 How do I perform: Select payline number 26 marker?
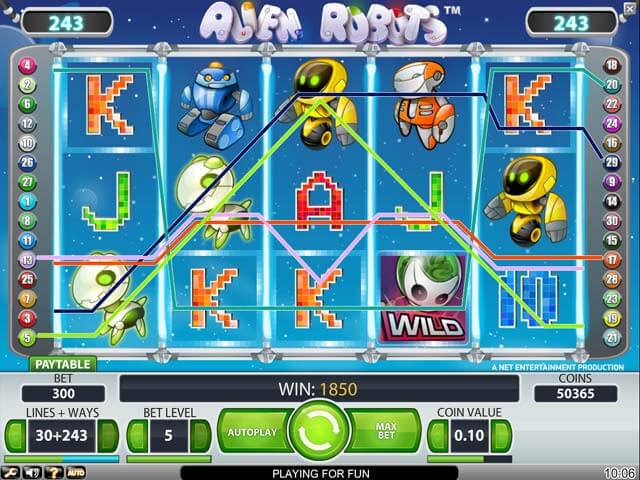pos(27,161)
